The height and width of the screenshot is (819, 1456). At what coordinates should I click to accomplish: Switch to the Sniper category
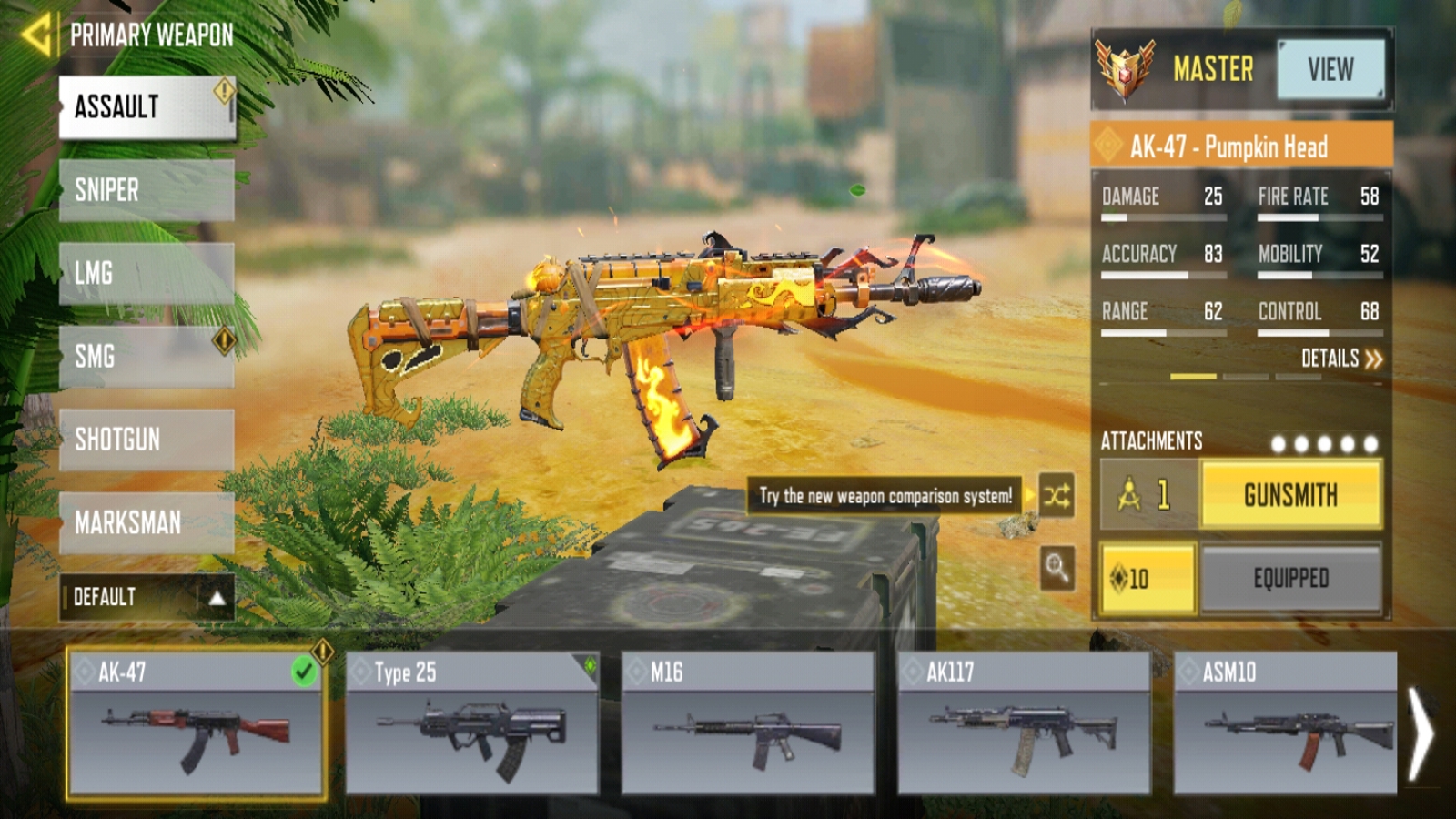click(x=147, y=190)
